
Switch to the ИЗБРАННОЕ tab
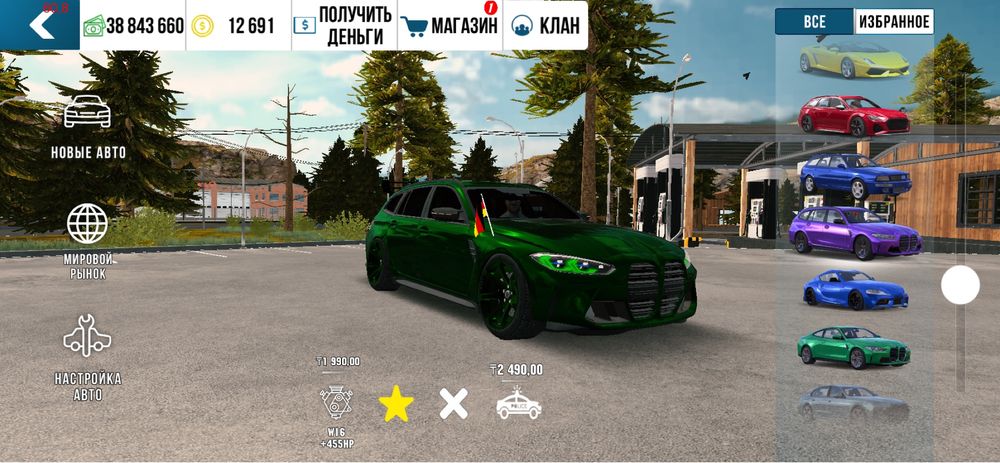pos(893,22)
